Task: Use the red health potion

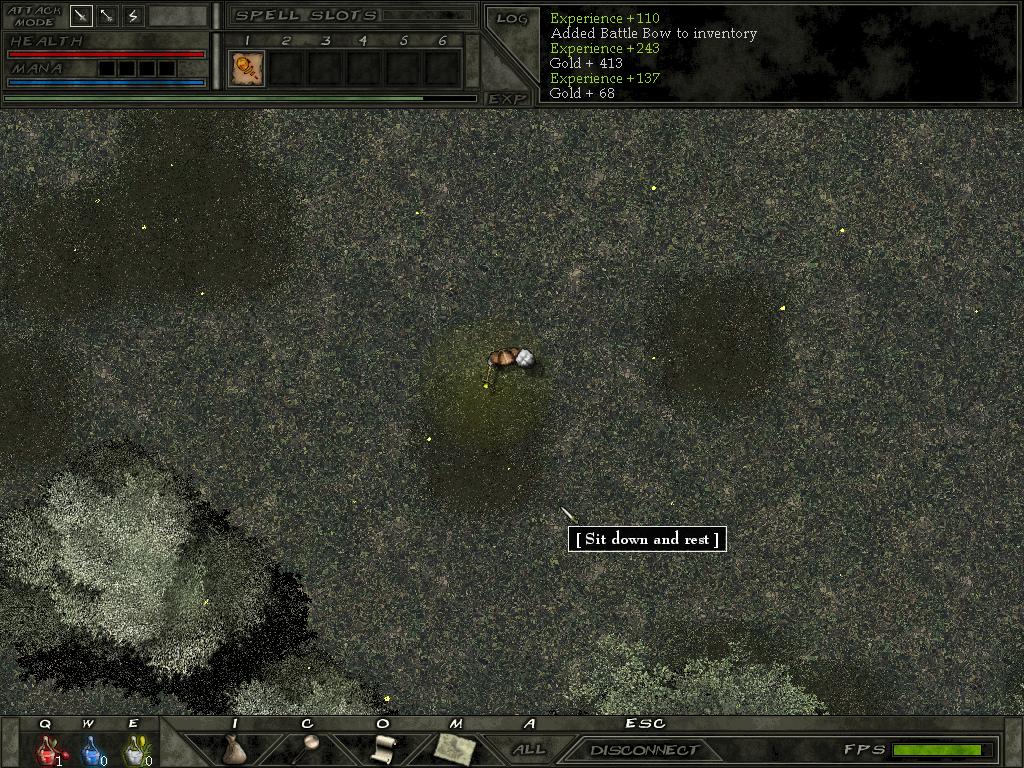Action: tap(47, 749)
